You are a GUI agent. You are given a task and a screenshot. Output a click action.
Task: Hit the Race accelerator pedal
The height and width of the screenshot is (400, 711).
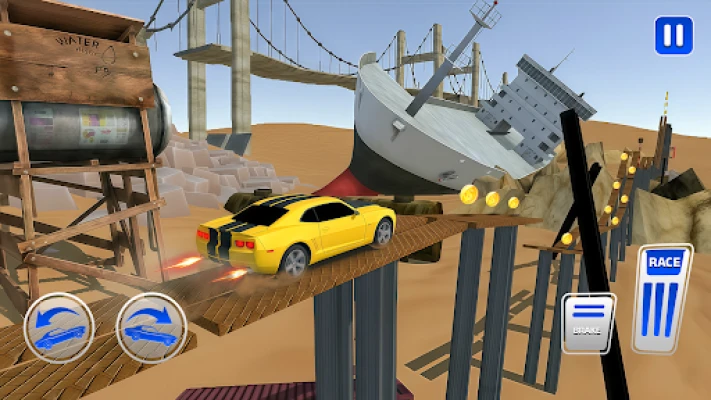point(662,298)
